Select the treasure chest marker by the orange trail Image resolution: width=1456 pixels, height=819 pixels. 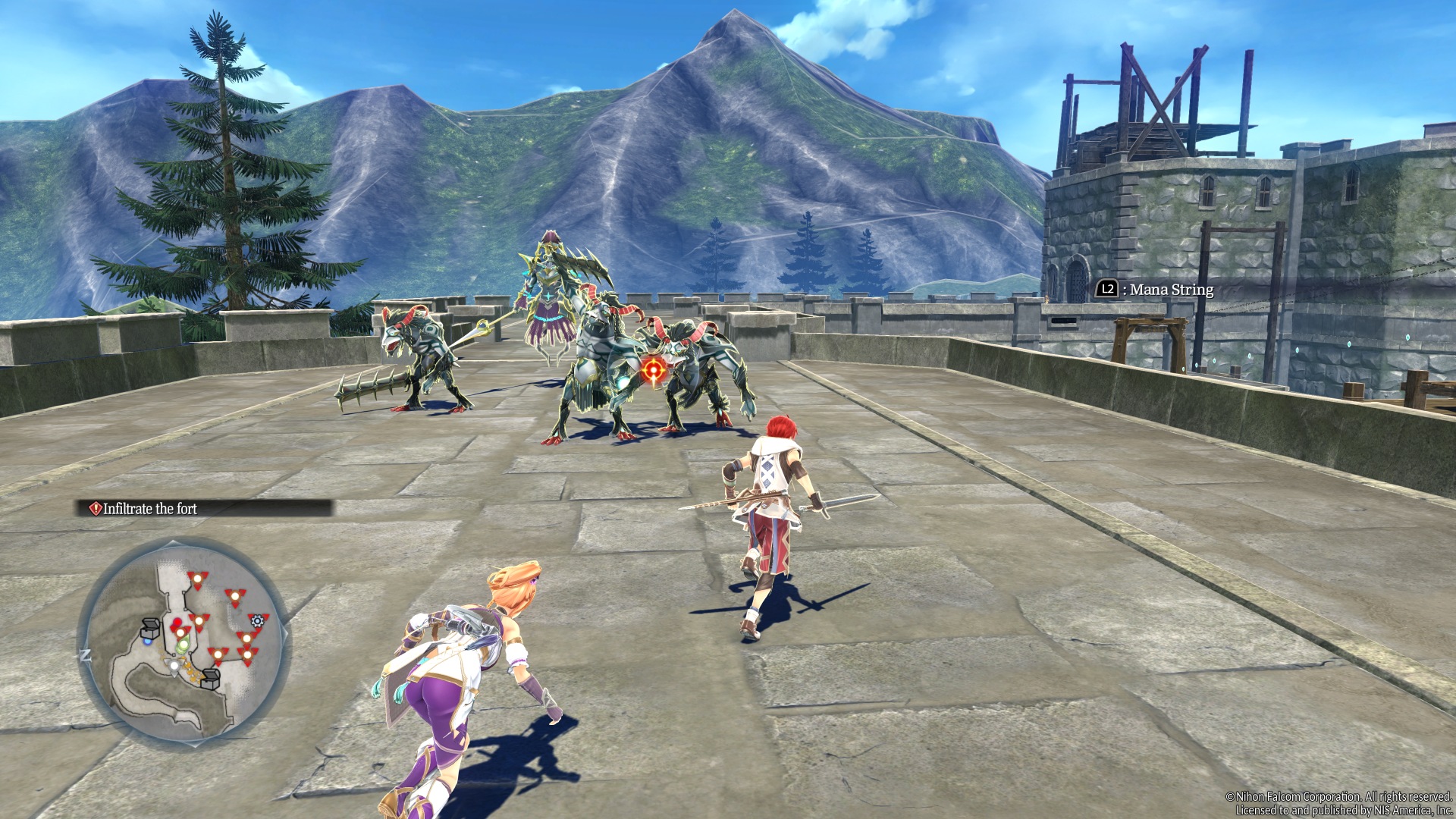pyautogui.click(x=210, y=679)
